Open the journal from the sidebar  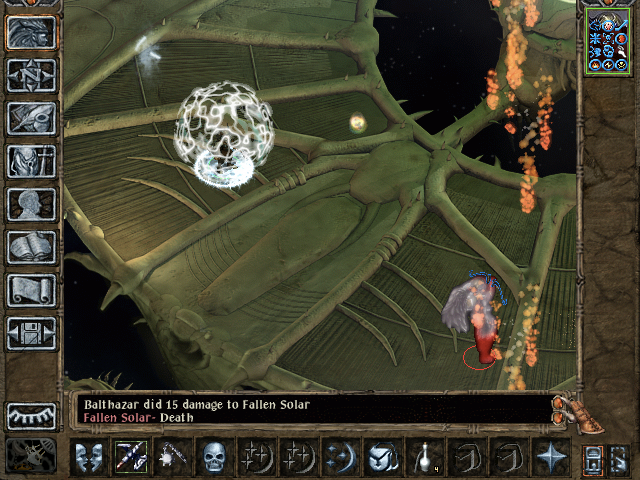point(31,118)
